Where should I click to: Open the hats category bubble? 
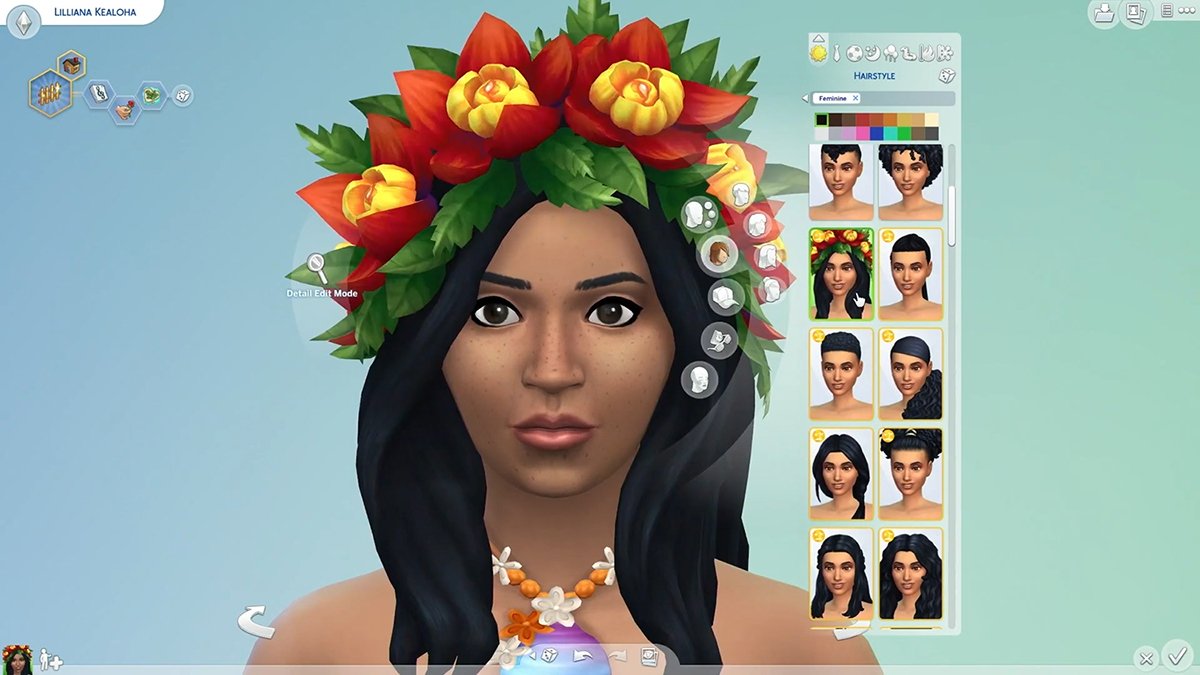[x=724, y=296]
